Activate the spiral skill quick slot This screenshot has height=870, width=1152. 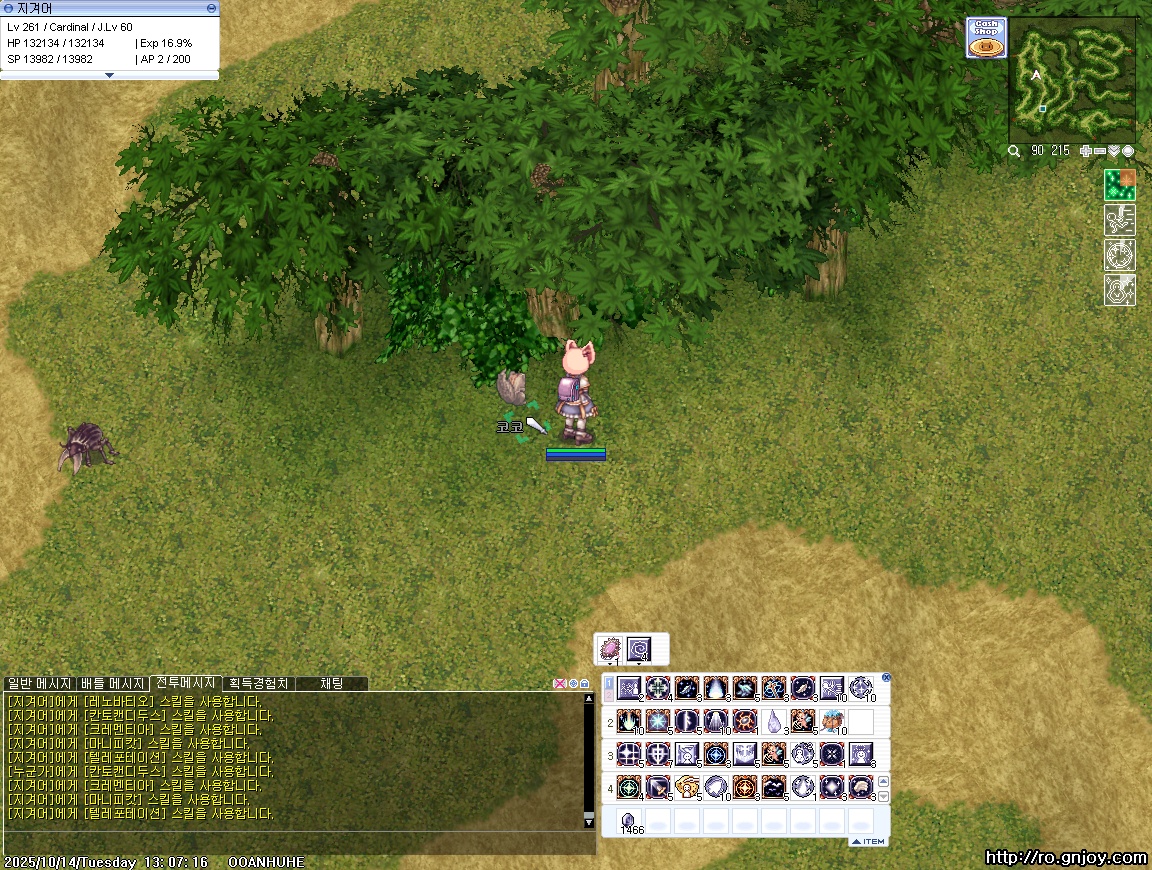[x=639, y=650]
